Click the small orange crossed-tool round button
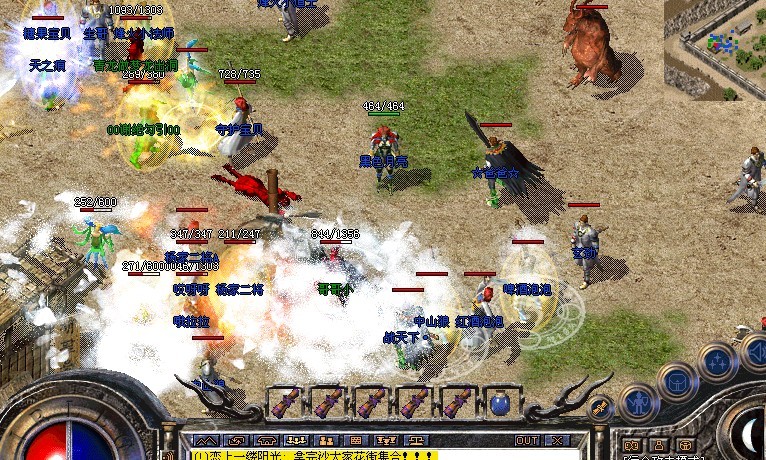Screen dimensions: 766x460 [600, 408]
